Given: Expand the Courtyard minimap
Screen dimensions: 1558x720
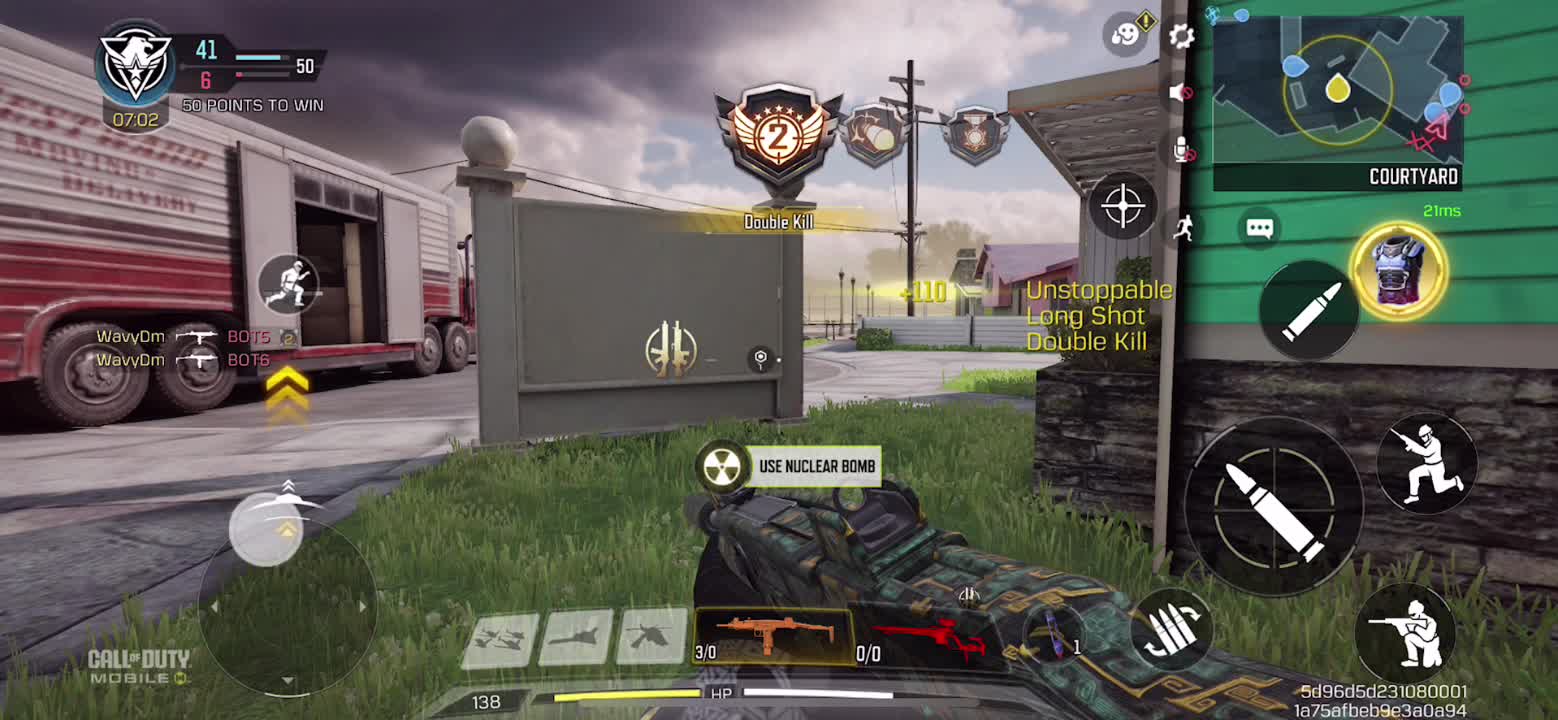Looking at the screenshot, I should [1337, 102].
